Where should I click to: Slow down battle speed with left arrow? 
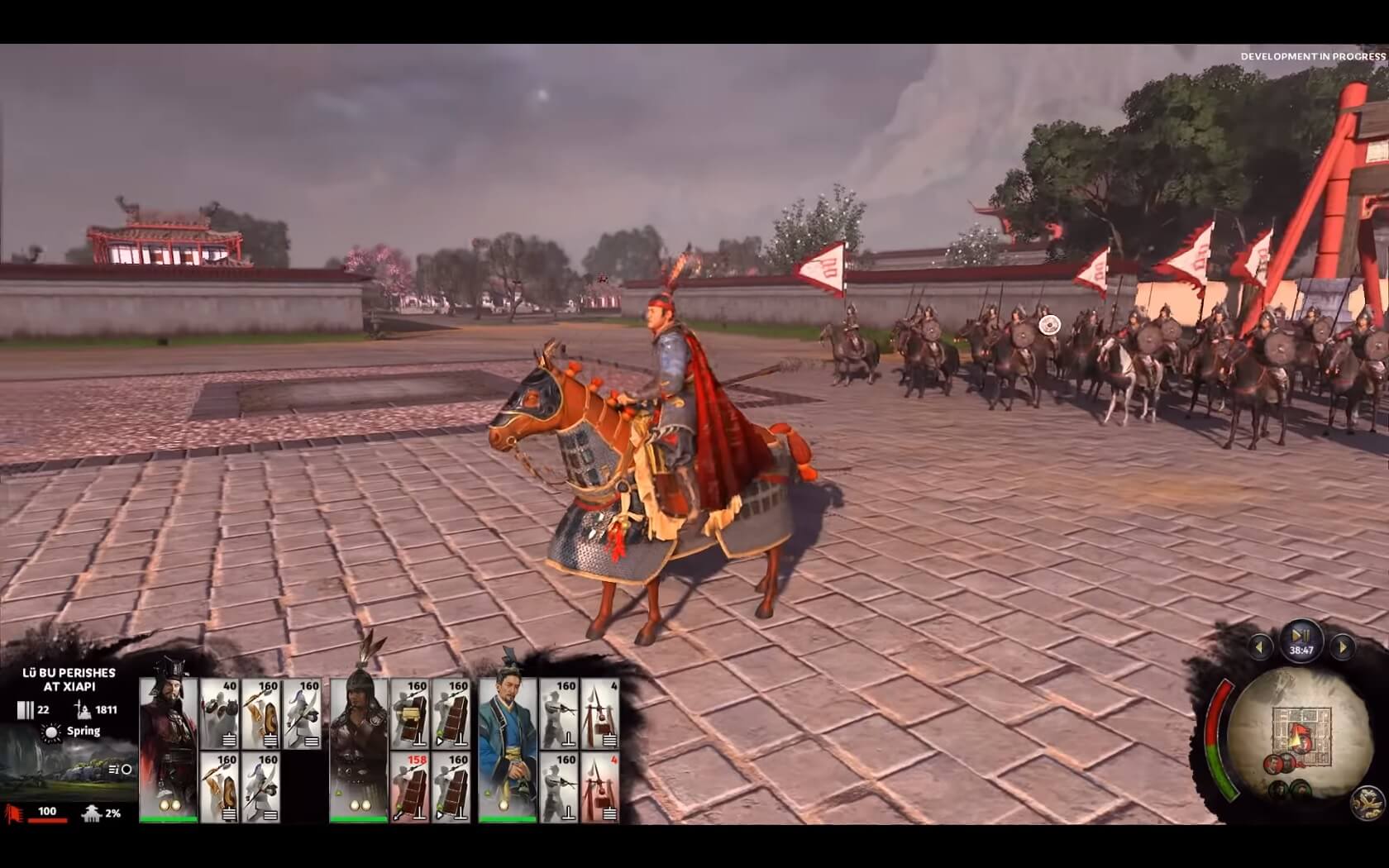coord(1260,647)
